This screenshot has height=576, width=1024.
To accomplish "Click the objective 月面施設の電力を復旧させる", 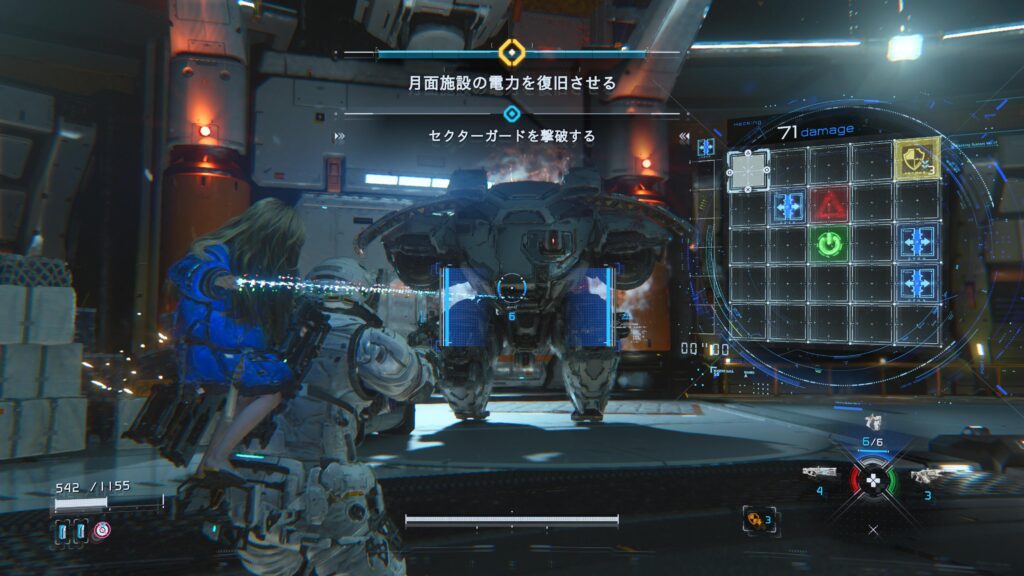I will click(x=512, y=82).
